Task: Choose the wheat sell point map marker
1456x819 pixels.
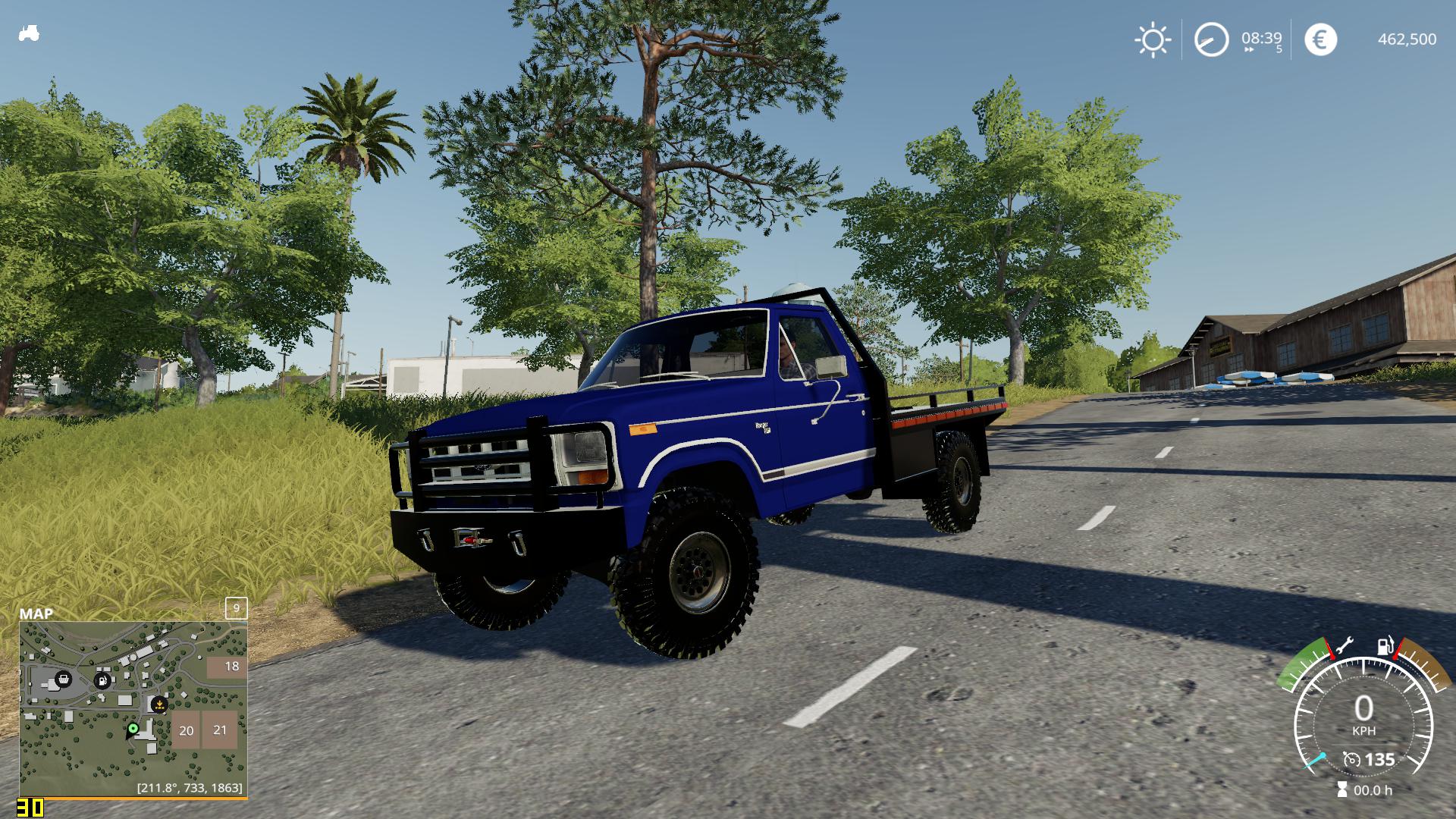Action: tap(159, 704)
